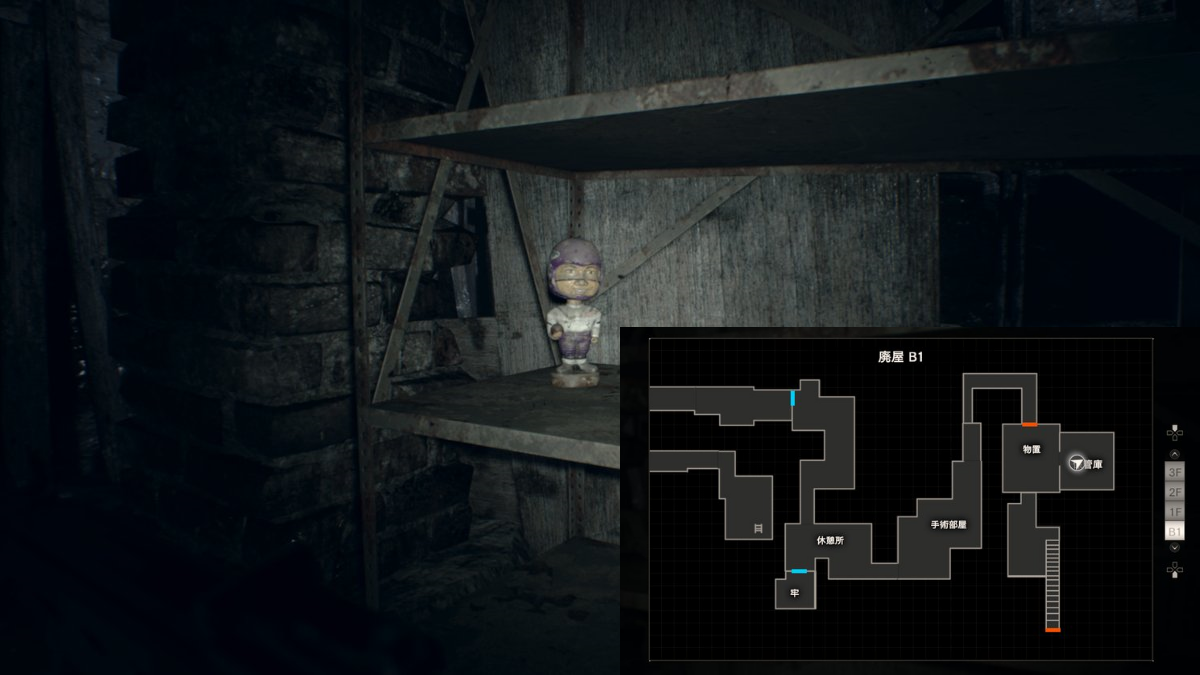Choose the 休憩所 room on the map
The image size is (1200, 675).
(x=830, y=540)
